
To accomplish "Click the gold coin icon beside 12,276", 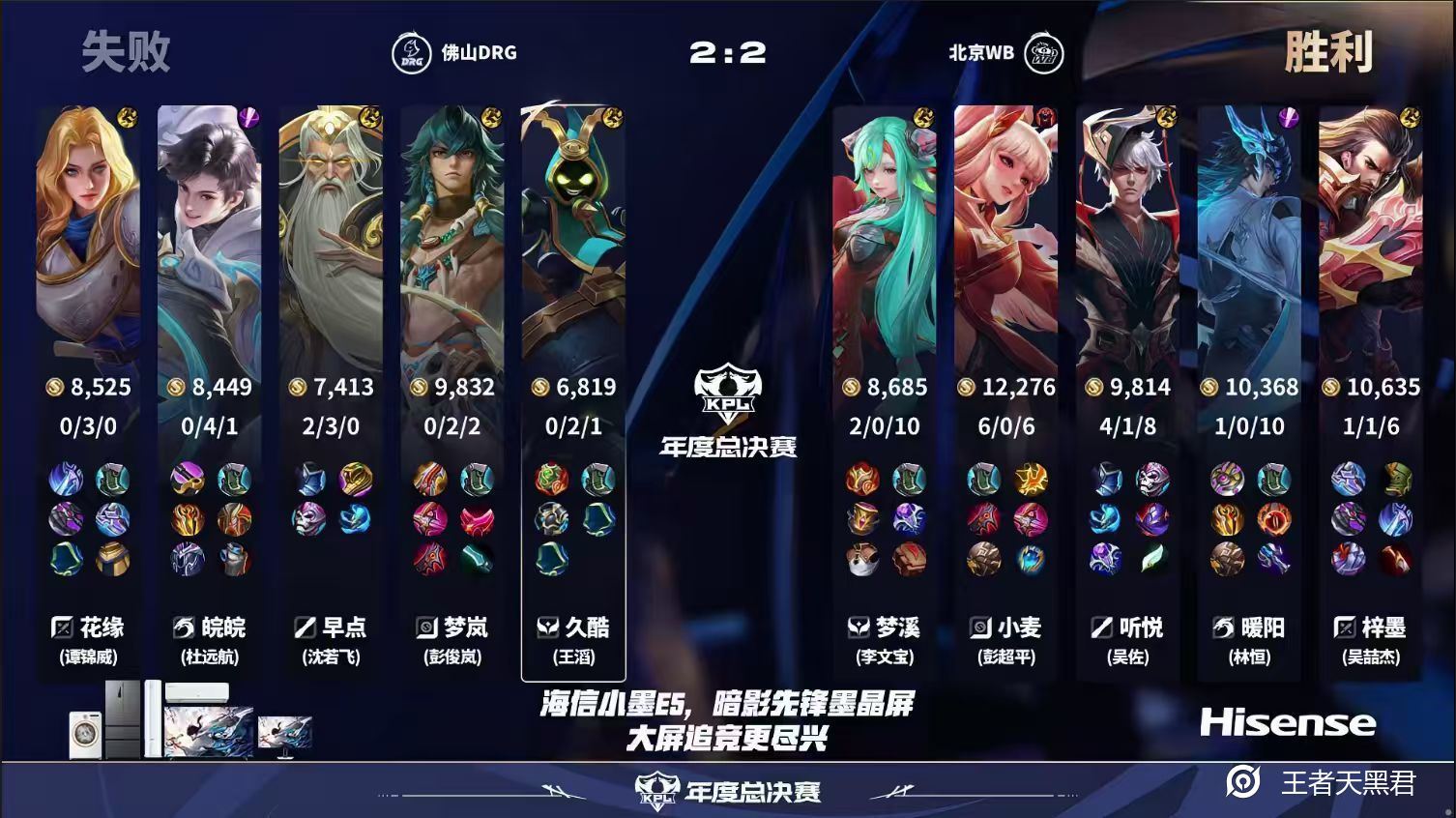I will [965, 386].
